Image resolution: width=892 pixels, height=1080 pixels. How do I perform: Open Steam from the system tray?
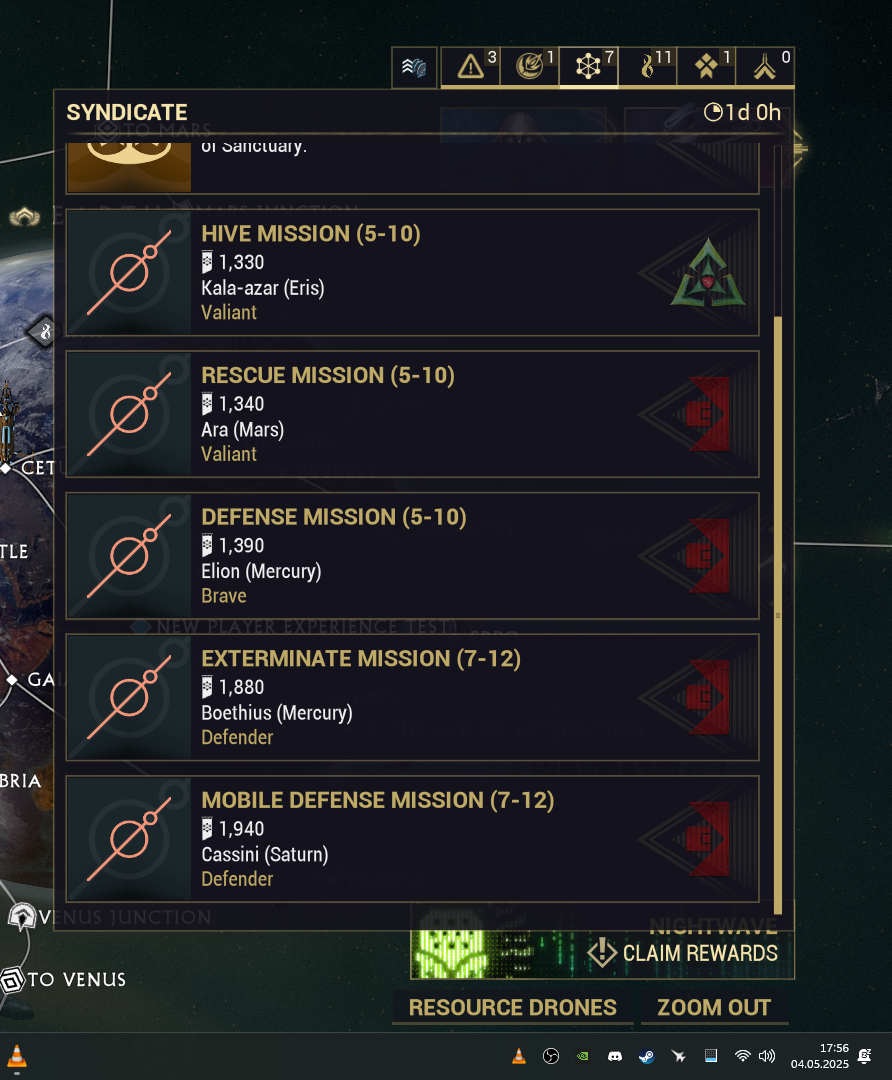[646, 1056]
